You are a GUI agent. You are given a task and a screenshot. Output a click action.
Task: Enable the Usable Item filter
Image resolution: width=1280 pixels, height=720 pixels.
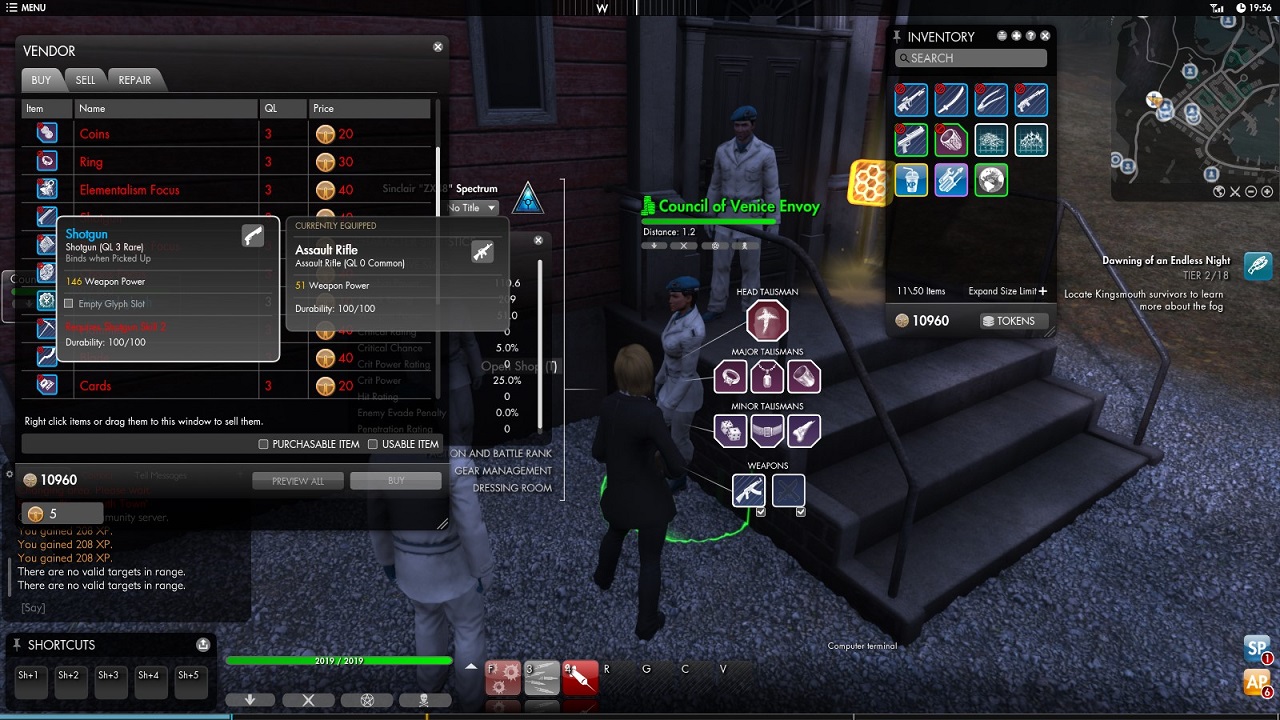pos(373,444)
